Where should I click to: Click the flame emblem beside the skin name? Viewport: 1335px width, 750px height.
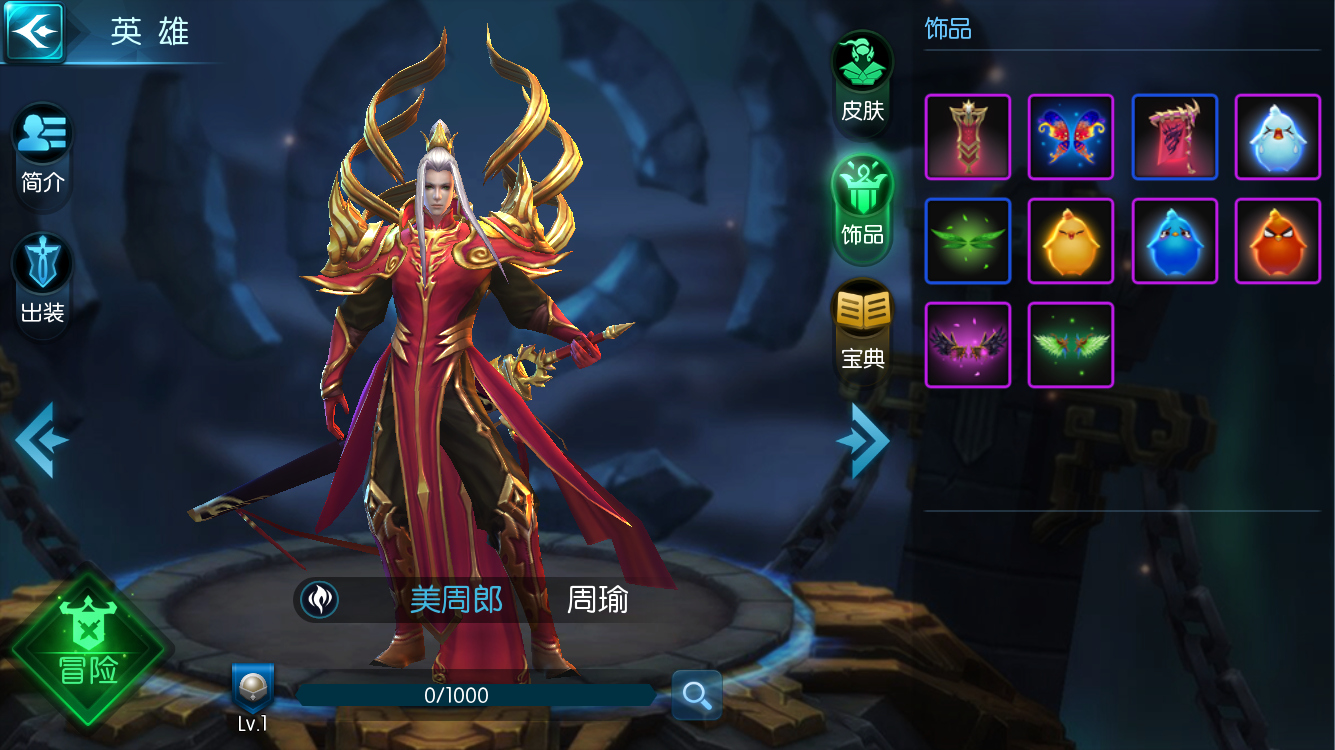coord(319,599)
